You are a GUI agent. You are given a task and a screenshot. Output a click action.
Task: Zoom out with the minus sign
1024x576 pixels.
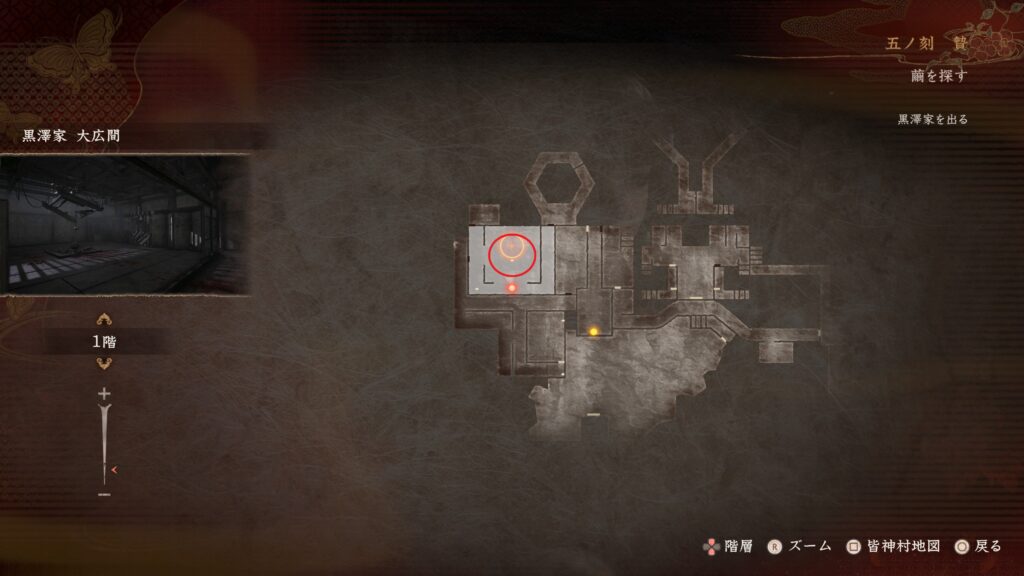click(104, 494)
